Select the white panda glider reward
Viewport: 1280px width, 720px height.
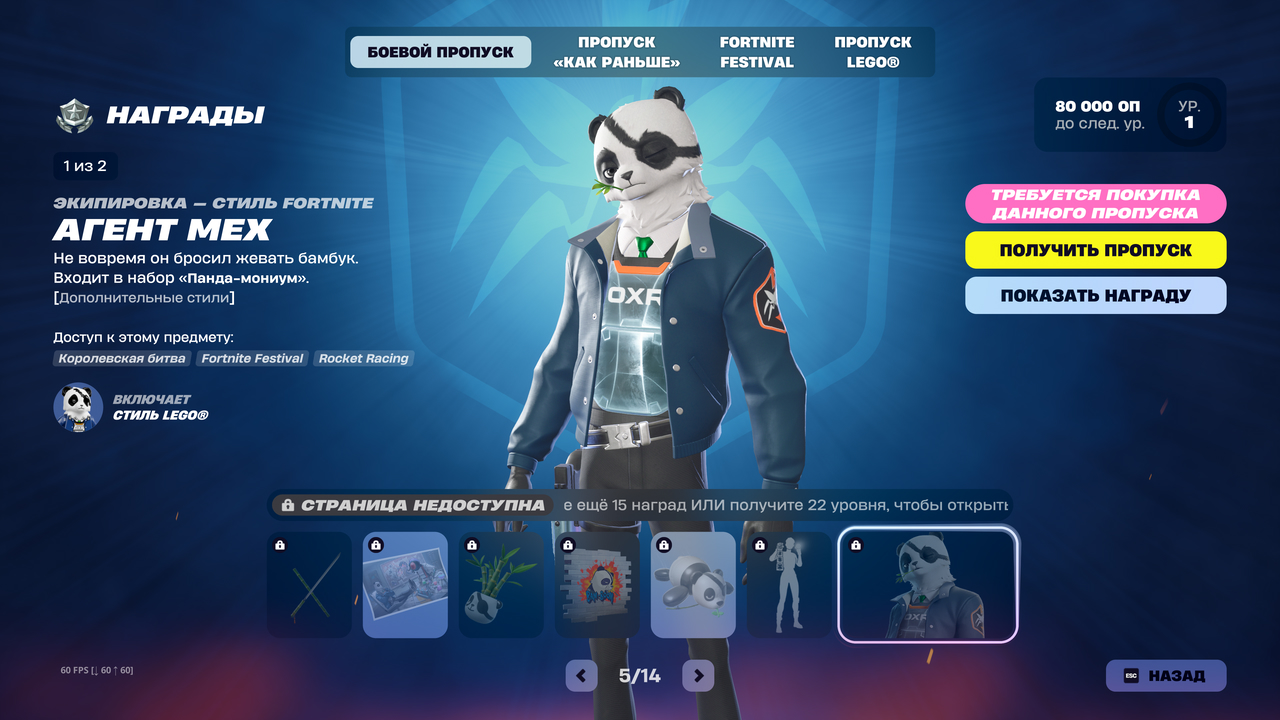click(693, 585)
